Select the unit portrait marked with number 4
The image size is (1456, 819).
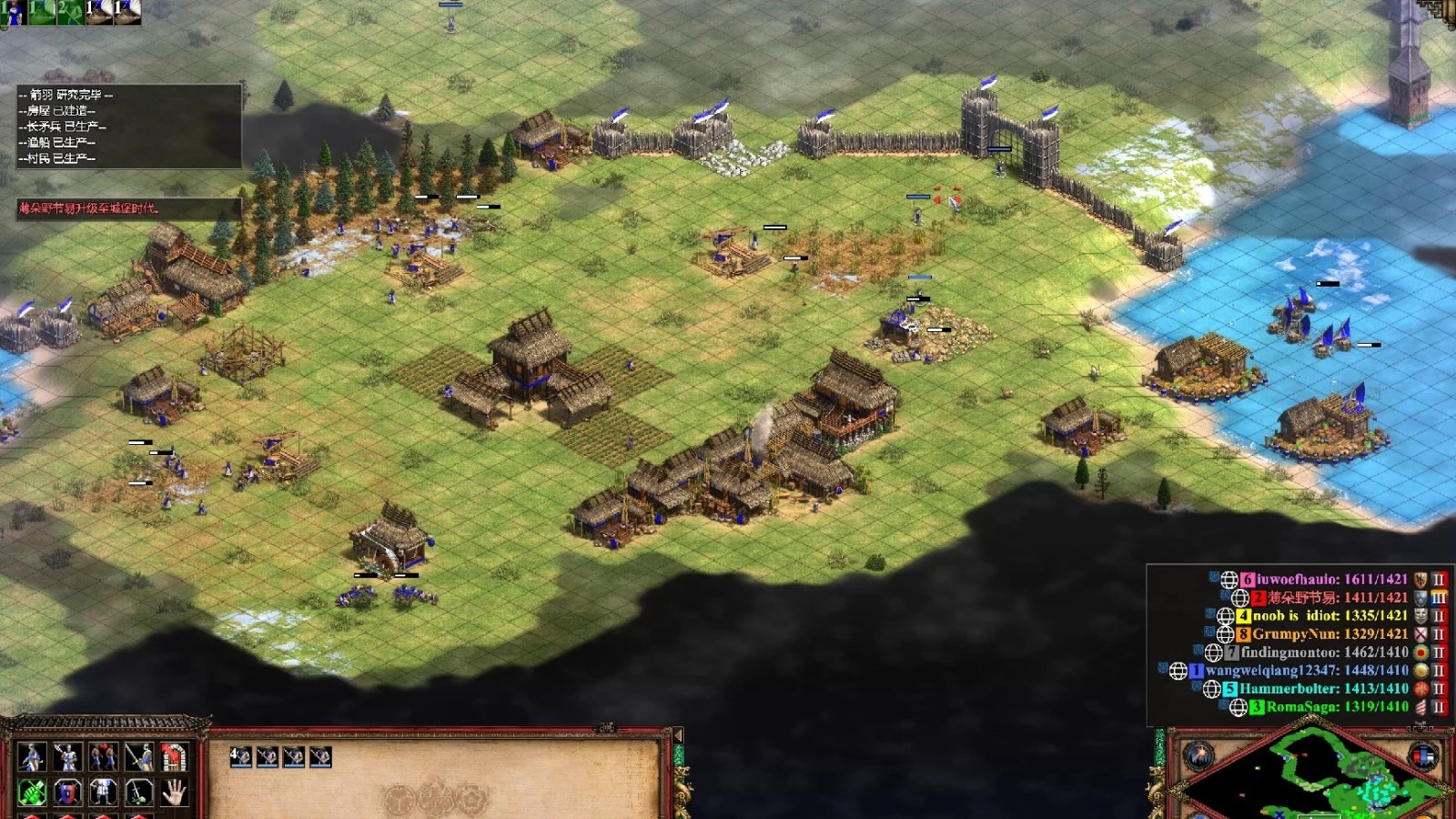[240, 757]
